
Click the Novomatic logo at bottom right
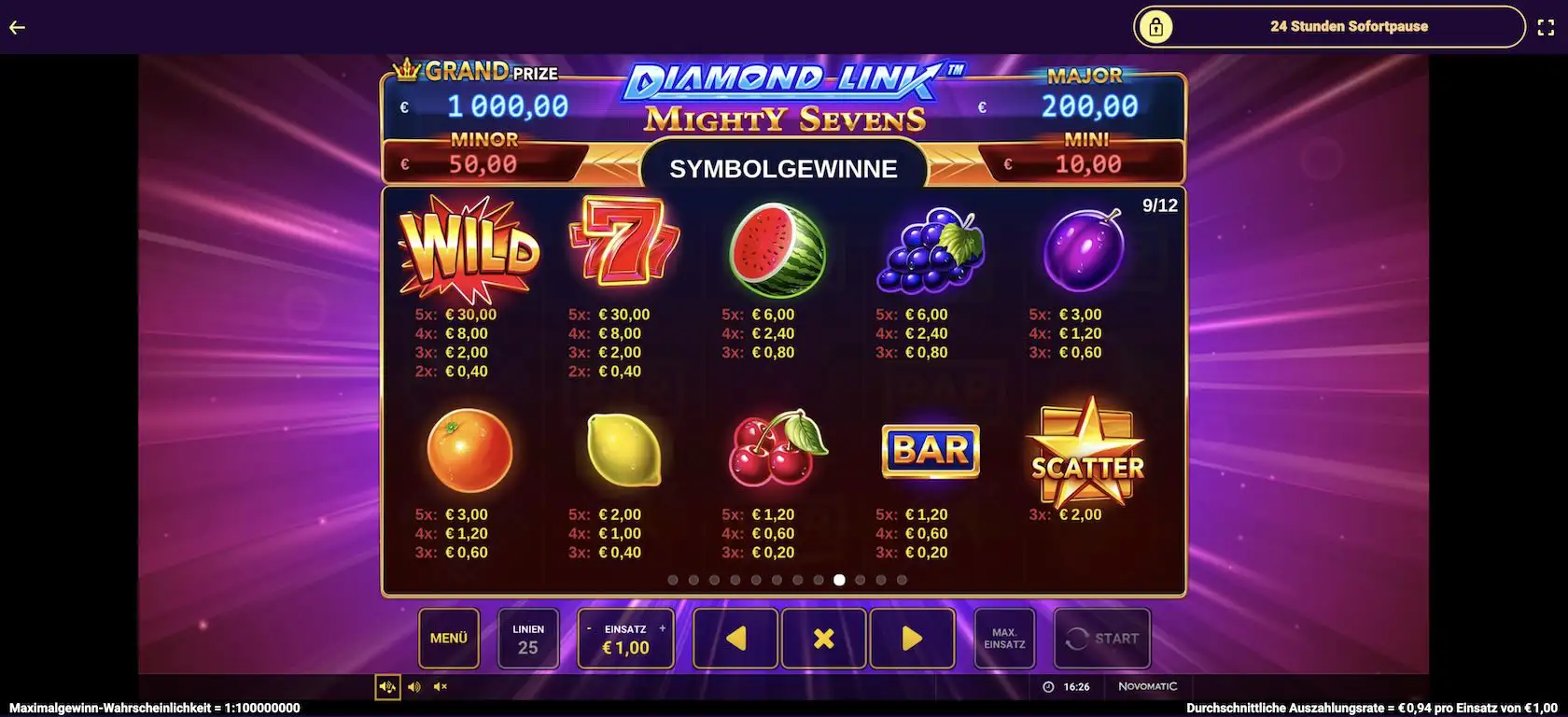pos(1149,685)
